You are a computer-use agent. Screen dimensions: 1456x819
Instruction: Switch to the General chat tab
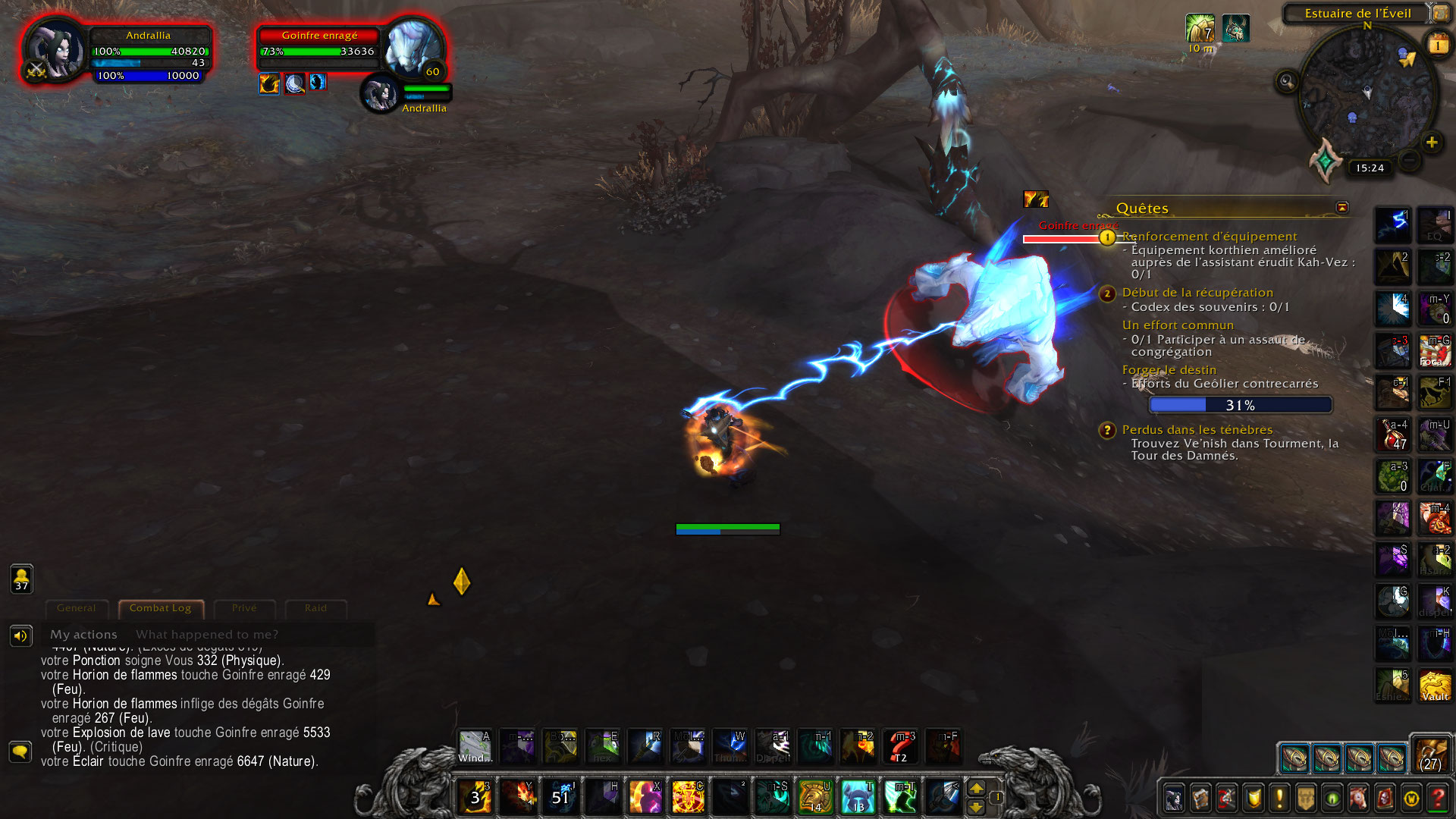(x=77, y=608)
